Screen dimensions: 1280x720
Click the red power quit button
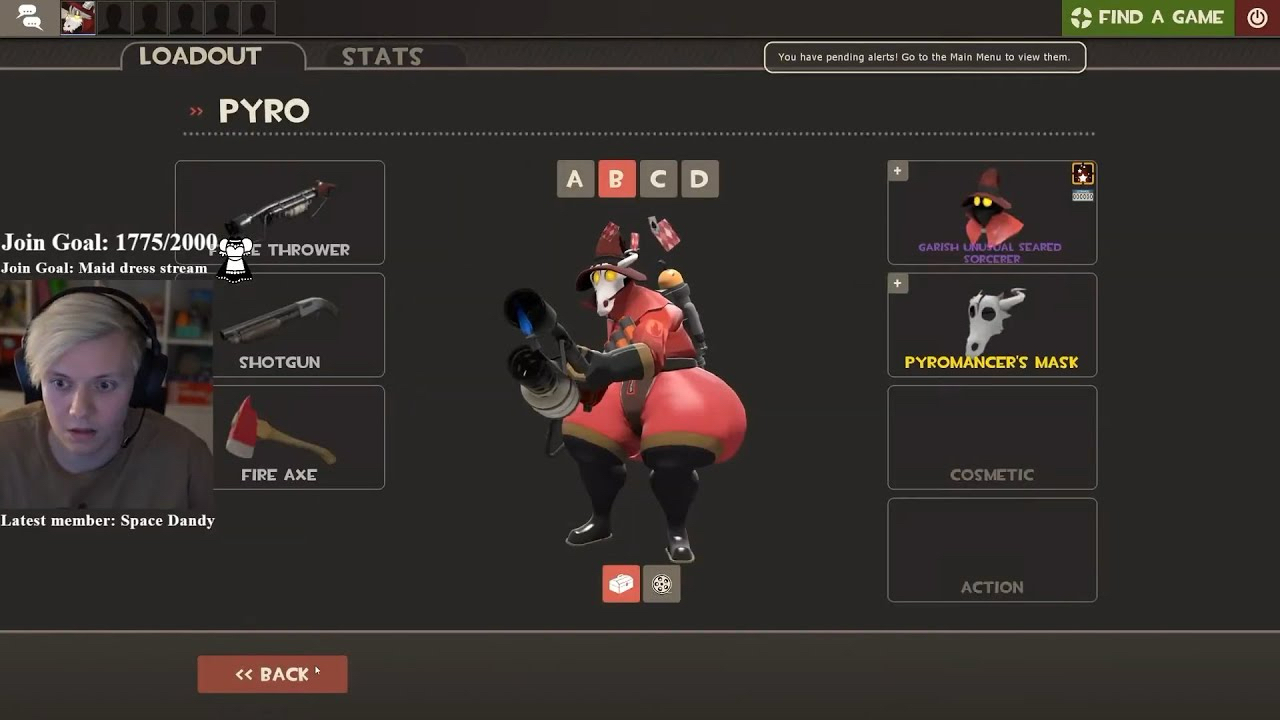point(1257,17)
